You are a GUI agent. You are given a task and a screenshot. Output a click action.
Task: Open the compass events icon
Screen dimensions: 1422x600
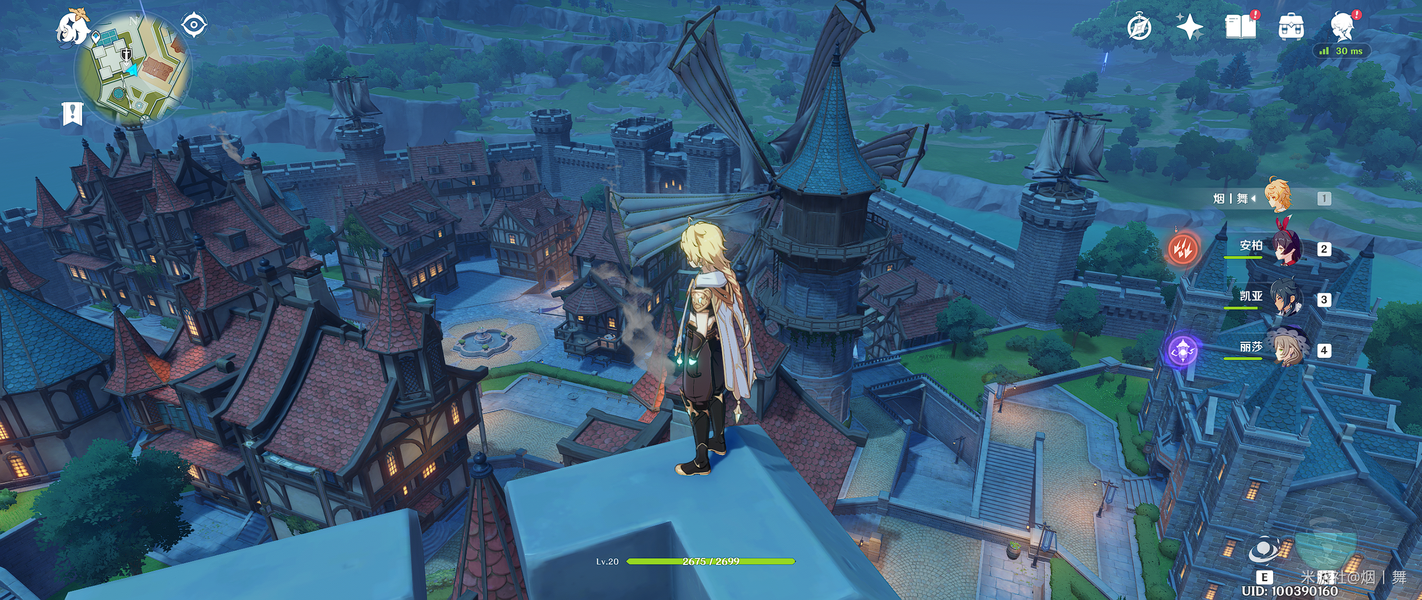click(x=1139, y=27)
